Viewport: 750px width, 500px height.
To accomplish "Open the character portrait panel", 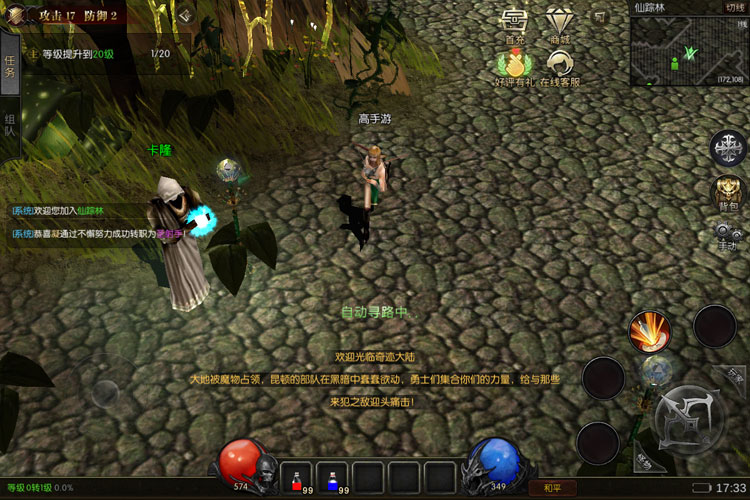I will point(17,15).
